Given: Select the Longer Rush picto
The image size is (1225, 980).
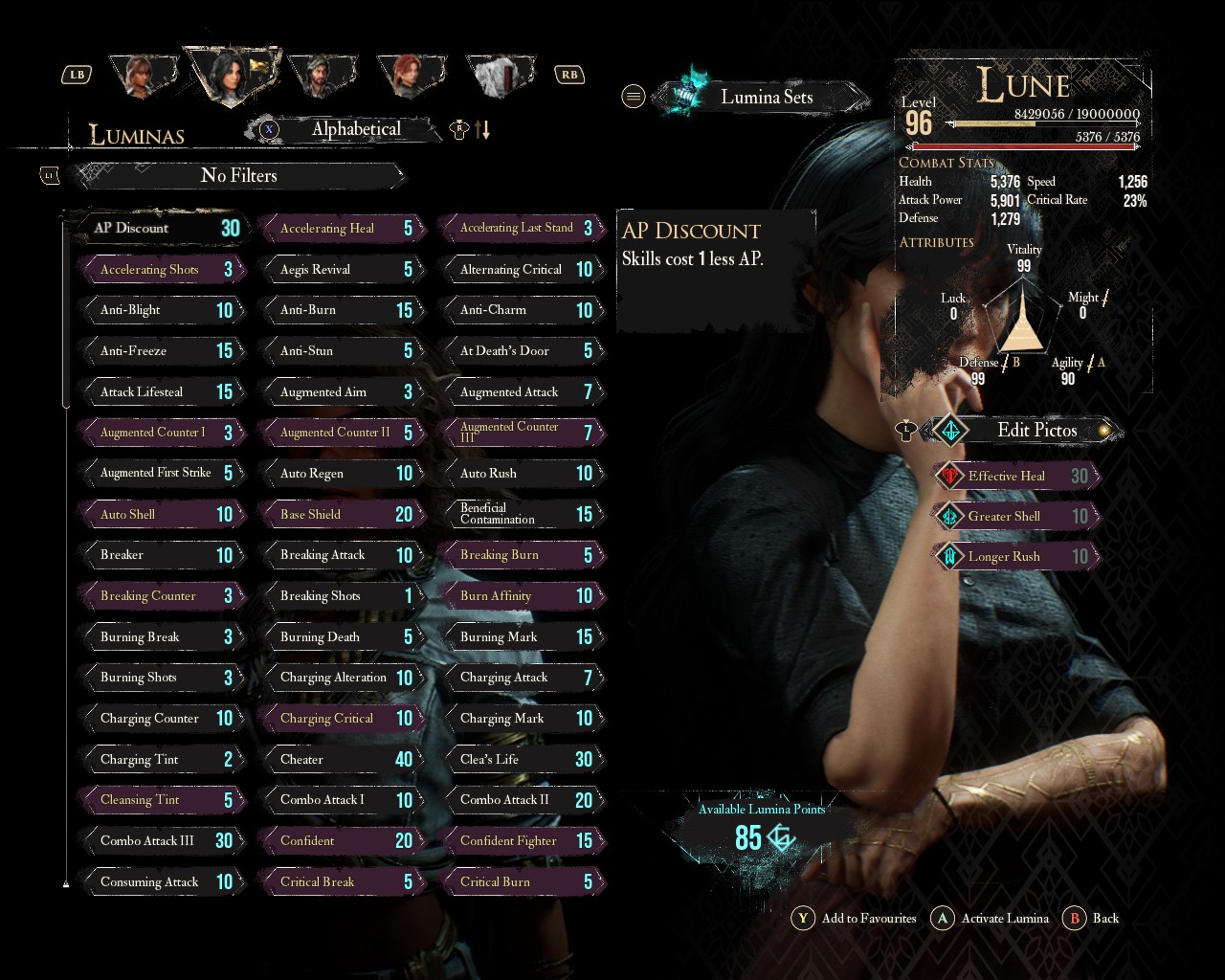Looking at the screenshot, I should point(1016,557).
